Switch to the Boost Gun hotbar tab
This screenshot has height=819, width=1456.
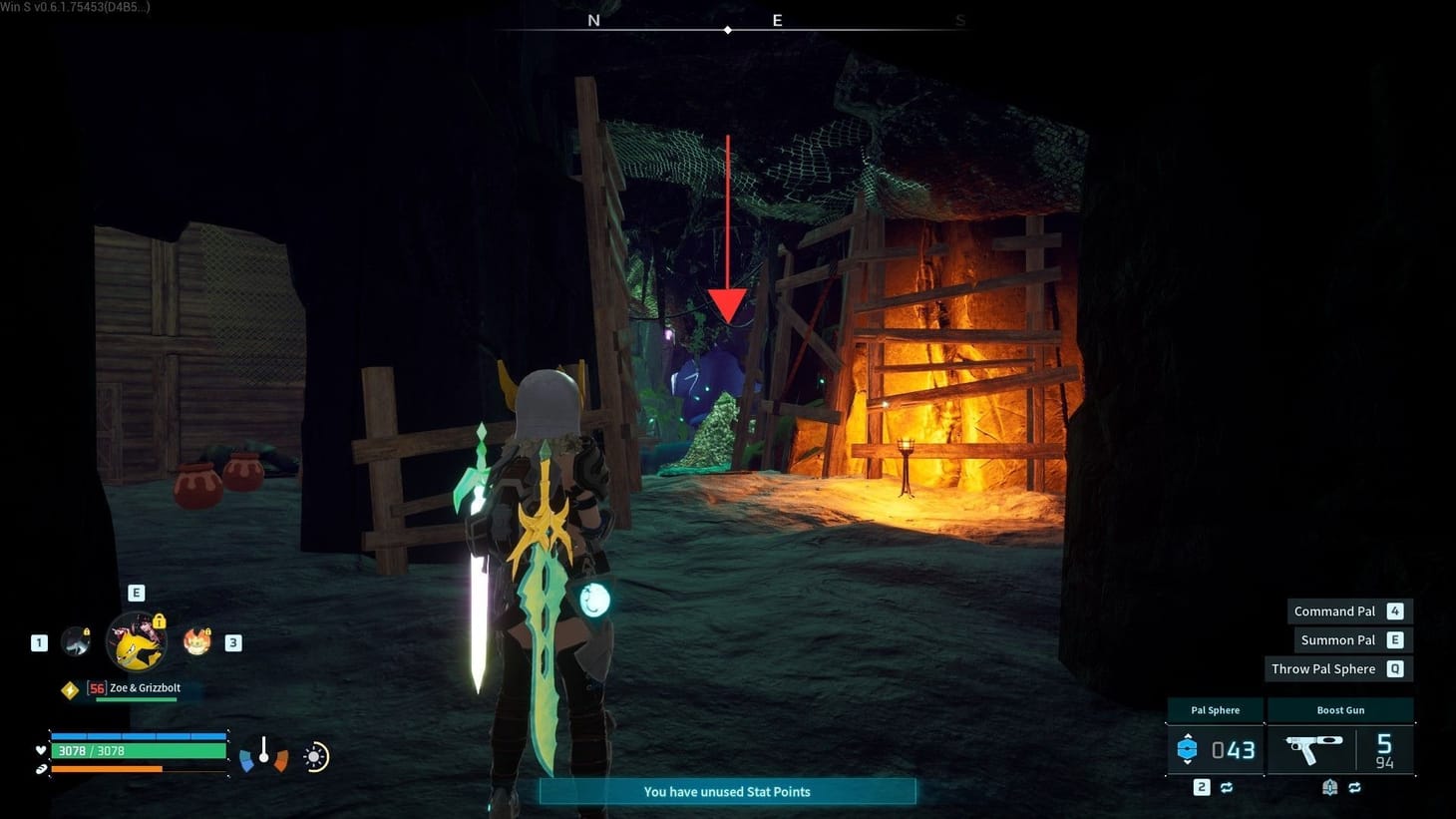[x=1340, y=709]
